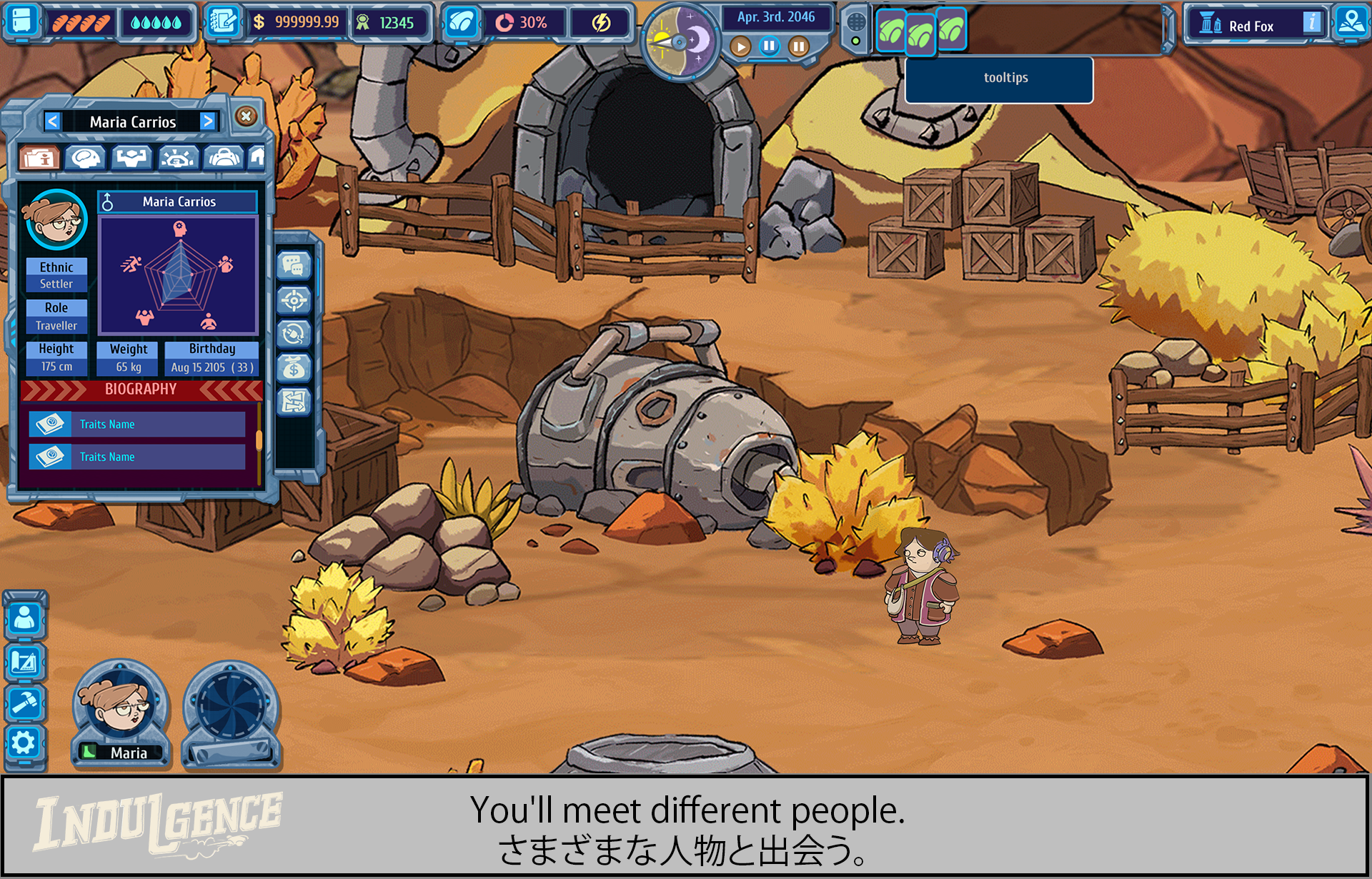Go to the next character with right arrow

(208, 121)
